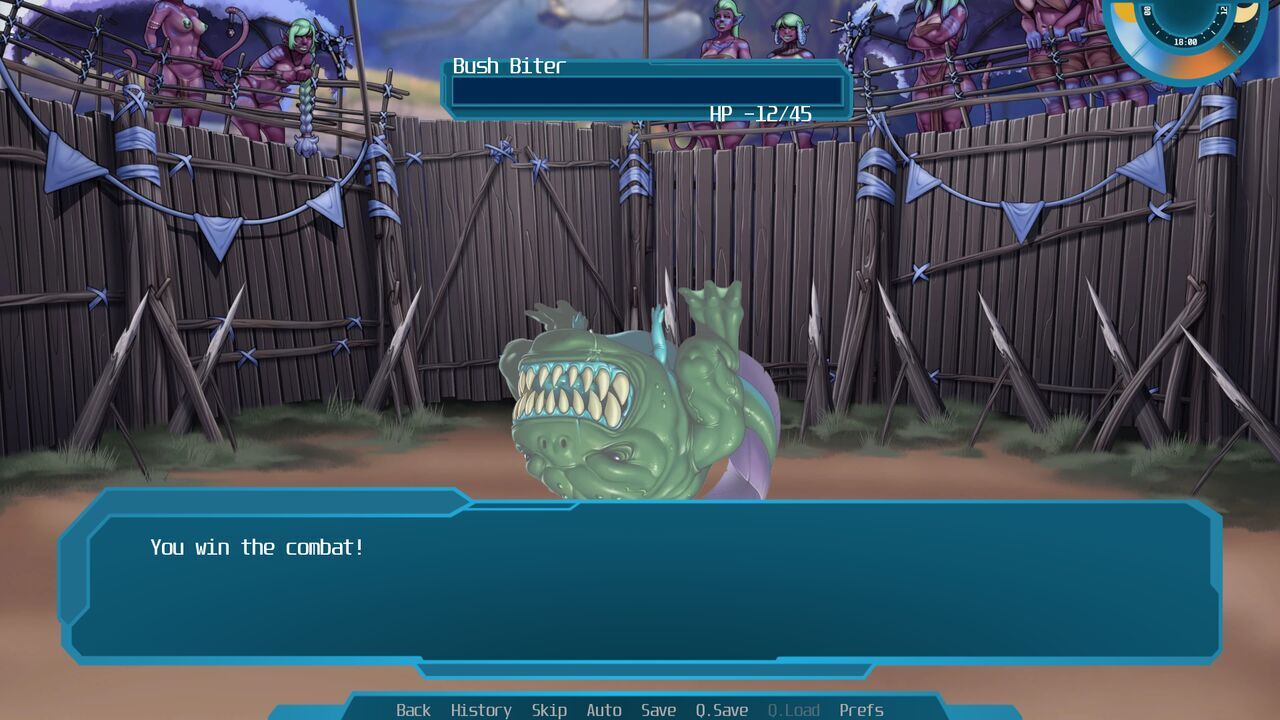Activate Skip to fast-forward text

click(549, 710)
